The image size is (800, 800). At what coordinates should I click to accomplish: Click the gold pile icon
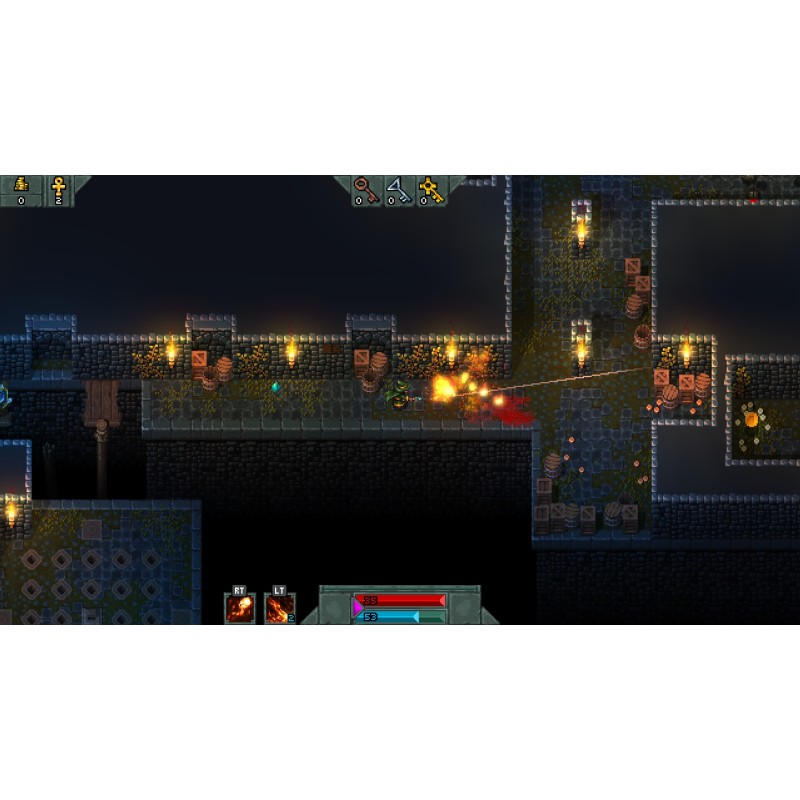pos(22,186)
